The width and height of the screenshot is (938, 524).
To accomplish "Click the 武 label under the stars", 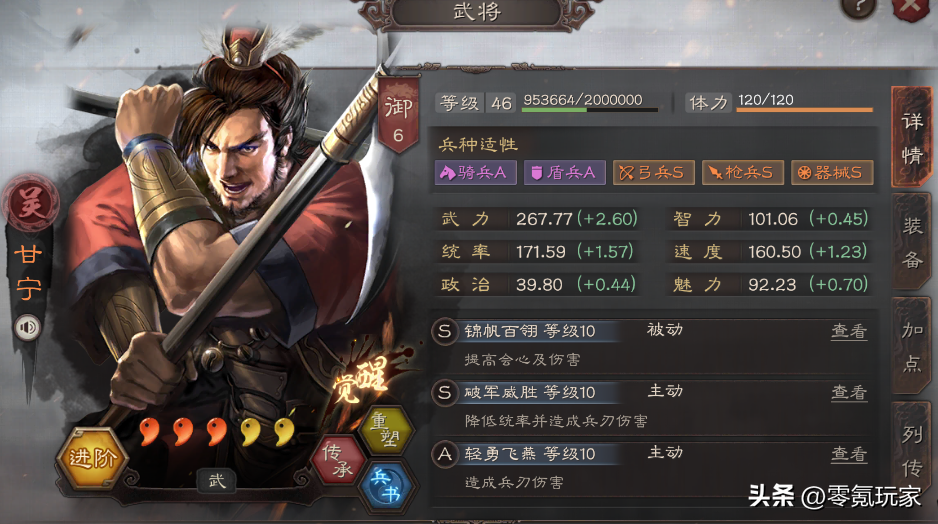I will click(217, 481).
